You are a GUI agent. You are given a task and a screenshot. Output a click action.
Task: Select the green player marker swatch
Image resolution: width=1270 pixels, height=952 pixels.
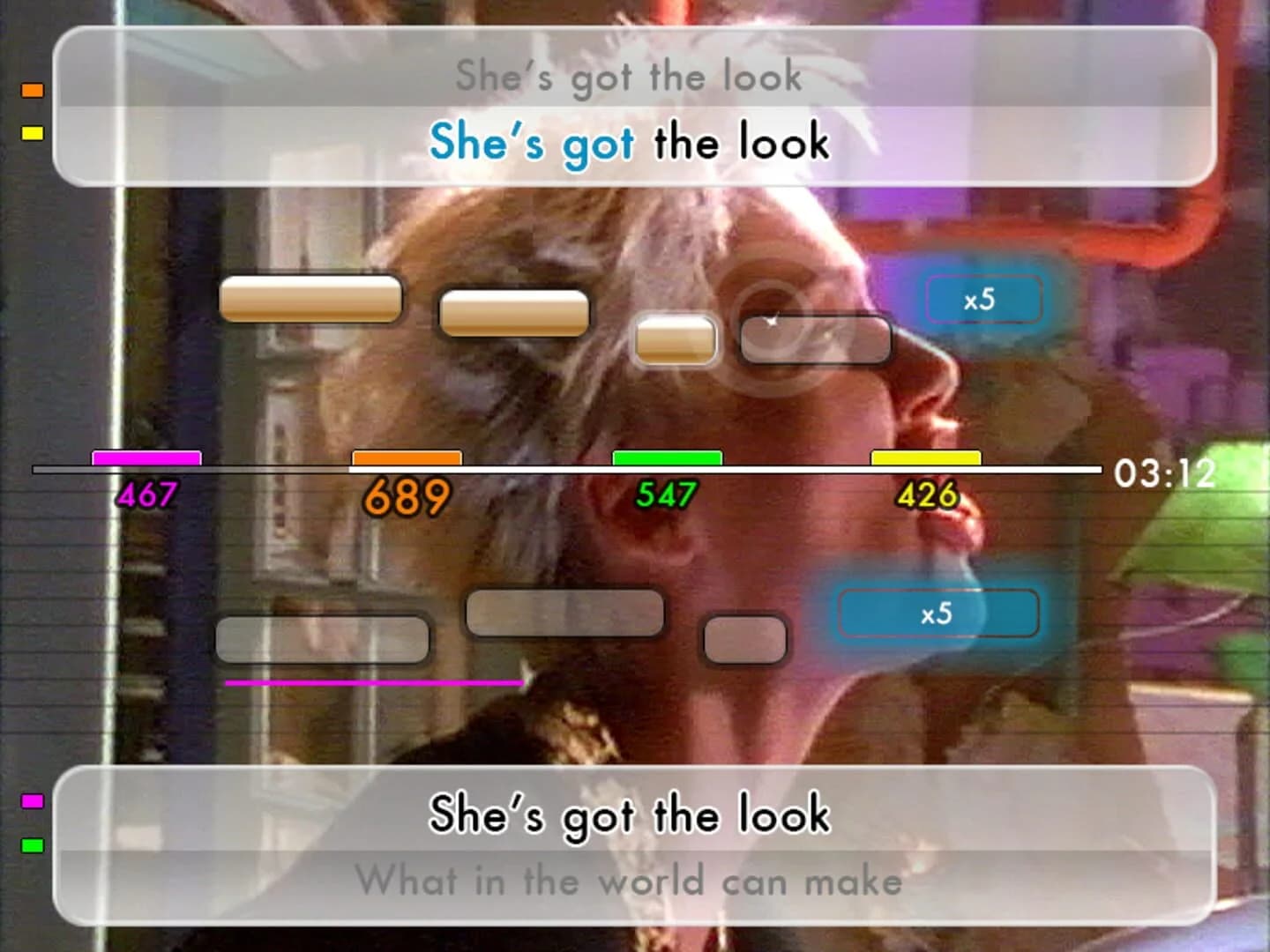[32, 844]
